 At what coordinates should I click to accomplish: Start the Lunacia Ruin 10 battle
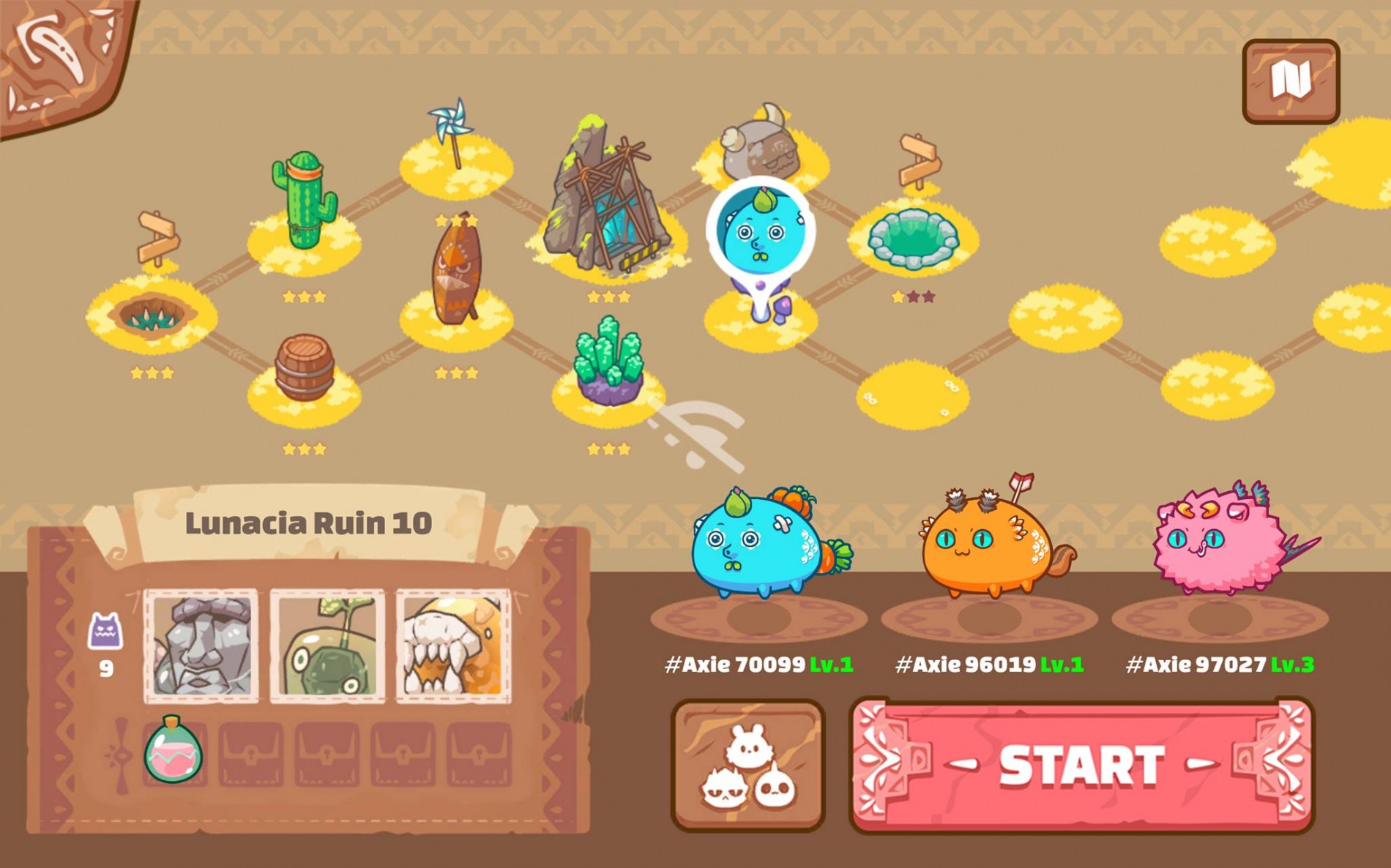pyautogui.click(x=1081, y=766)
